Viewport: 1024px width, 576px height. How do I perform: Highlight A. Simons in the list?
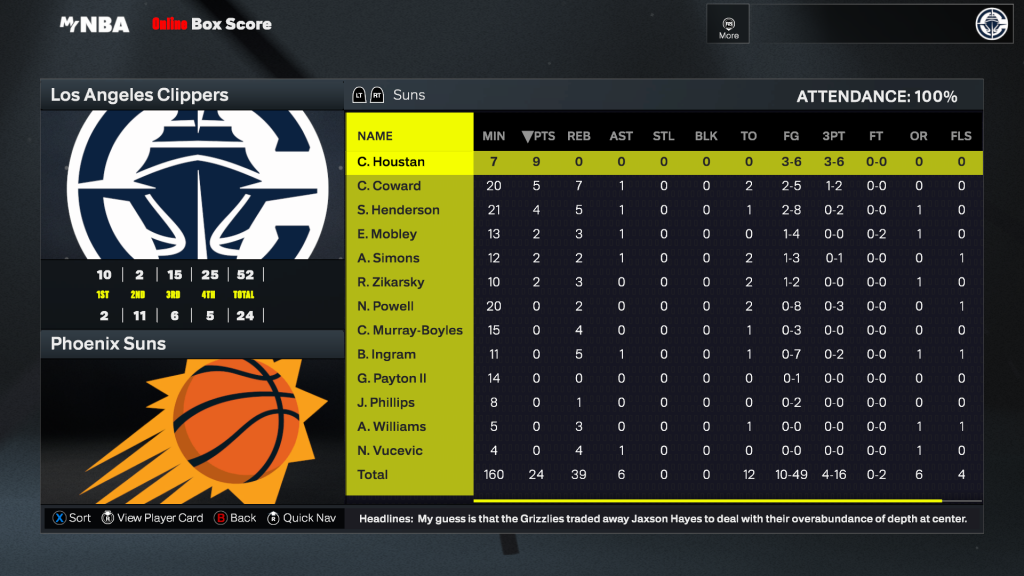point(388,258)
